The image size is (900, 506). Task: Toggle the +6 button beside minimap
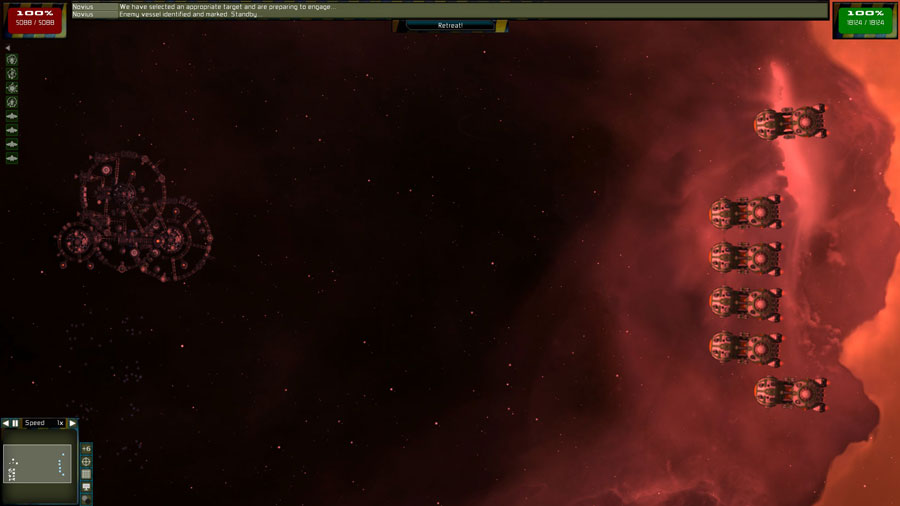coord(86,449)
